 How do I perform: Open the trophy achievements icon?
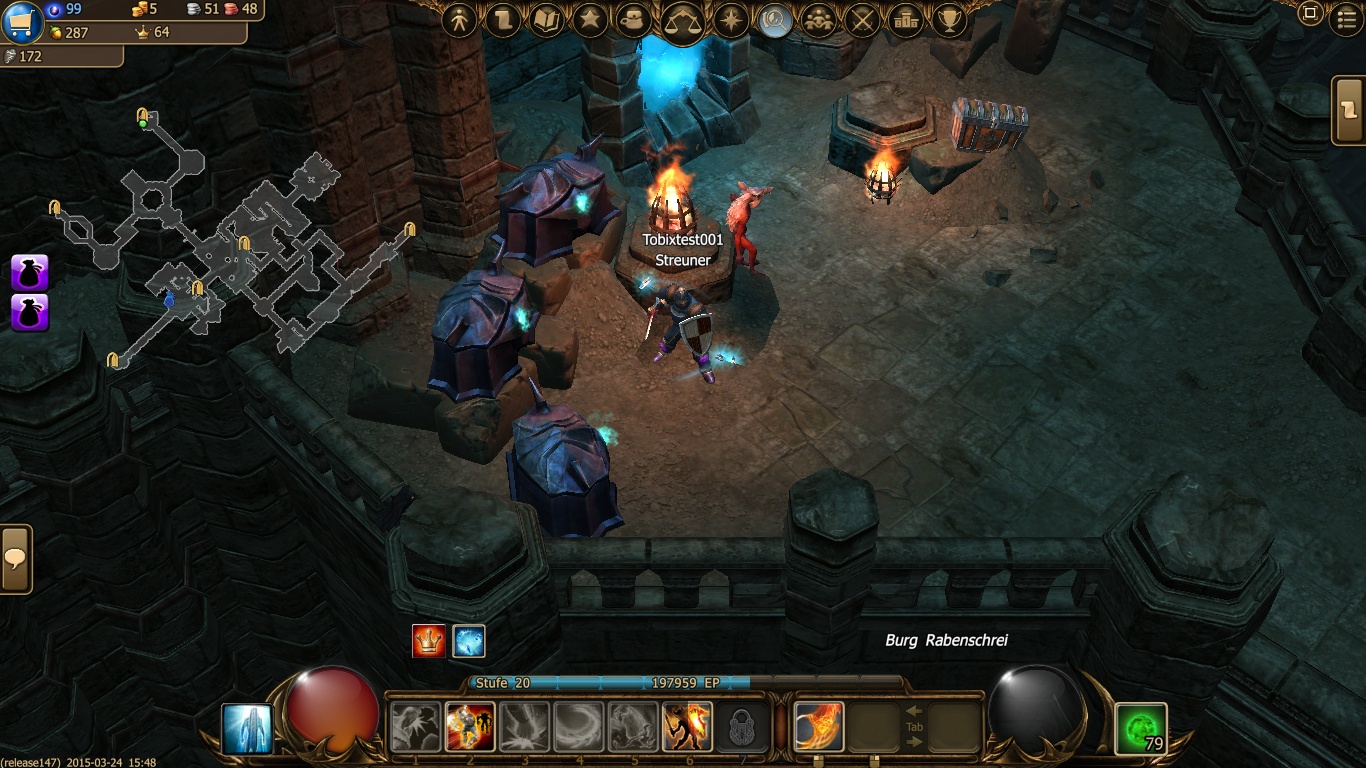click(948, 20)
